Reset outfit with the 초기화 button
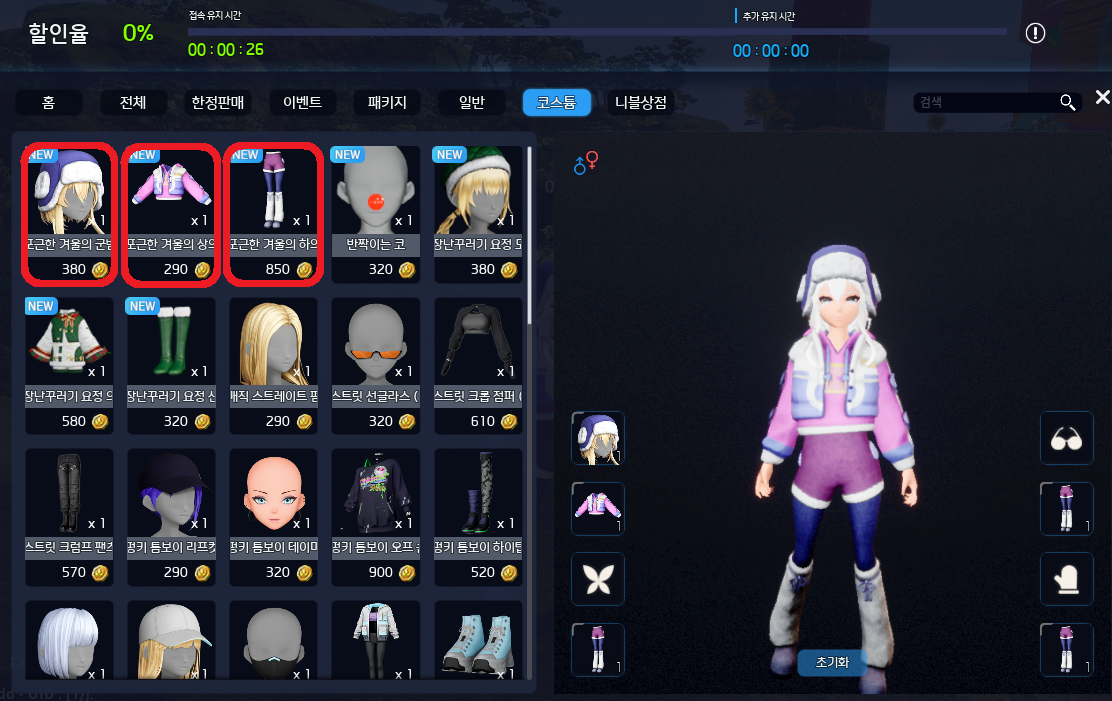This screenshot has height=701, width=1112. coord(831,662)
